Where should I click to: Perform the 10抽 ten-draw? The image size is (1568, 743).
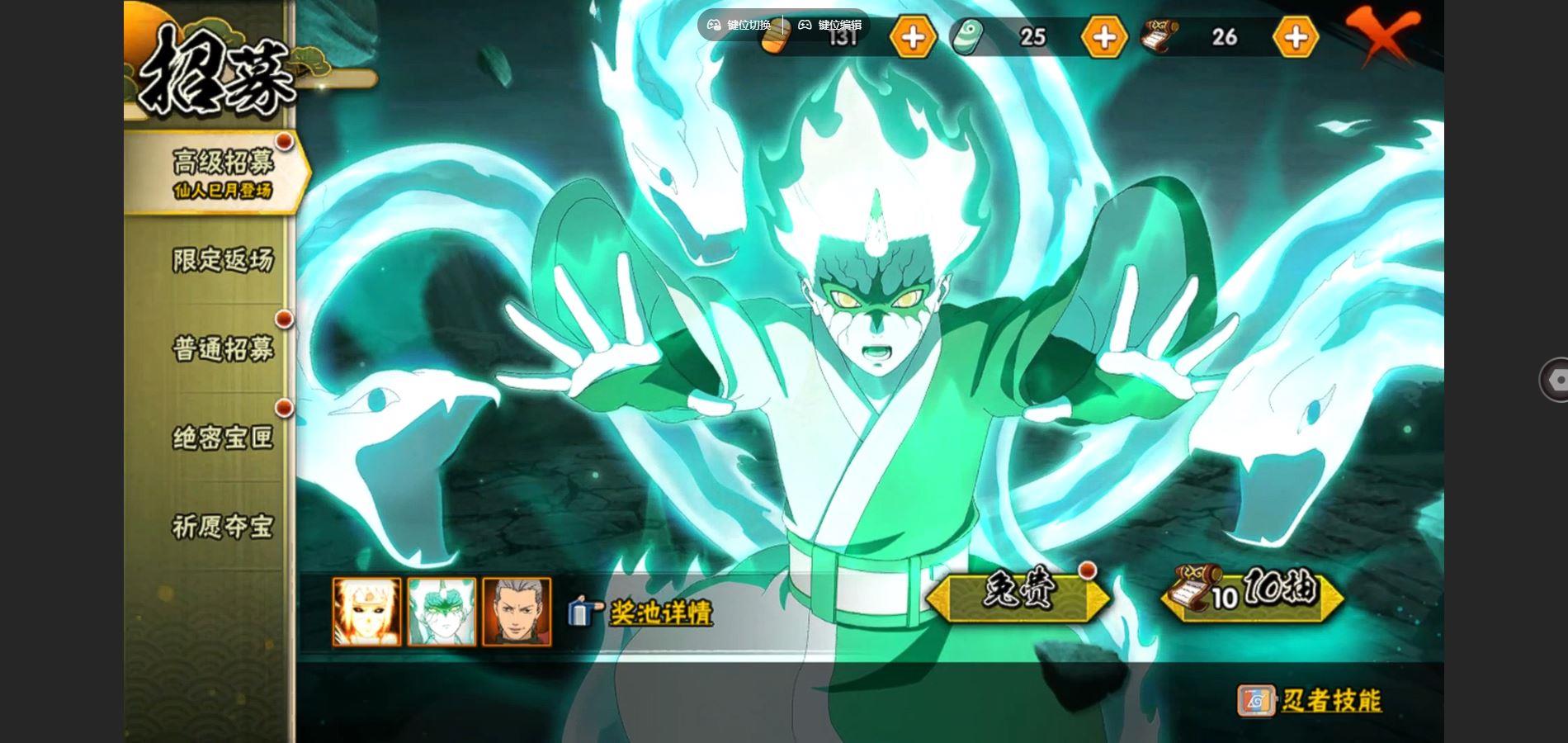(x=1252, y=594)
